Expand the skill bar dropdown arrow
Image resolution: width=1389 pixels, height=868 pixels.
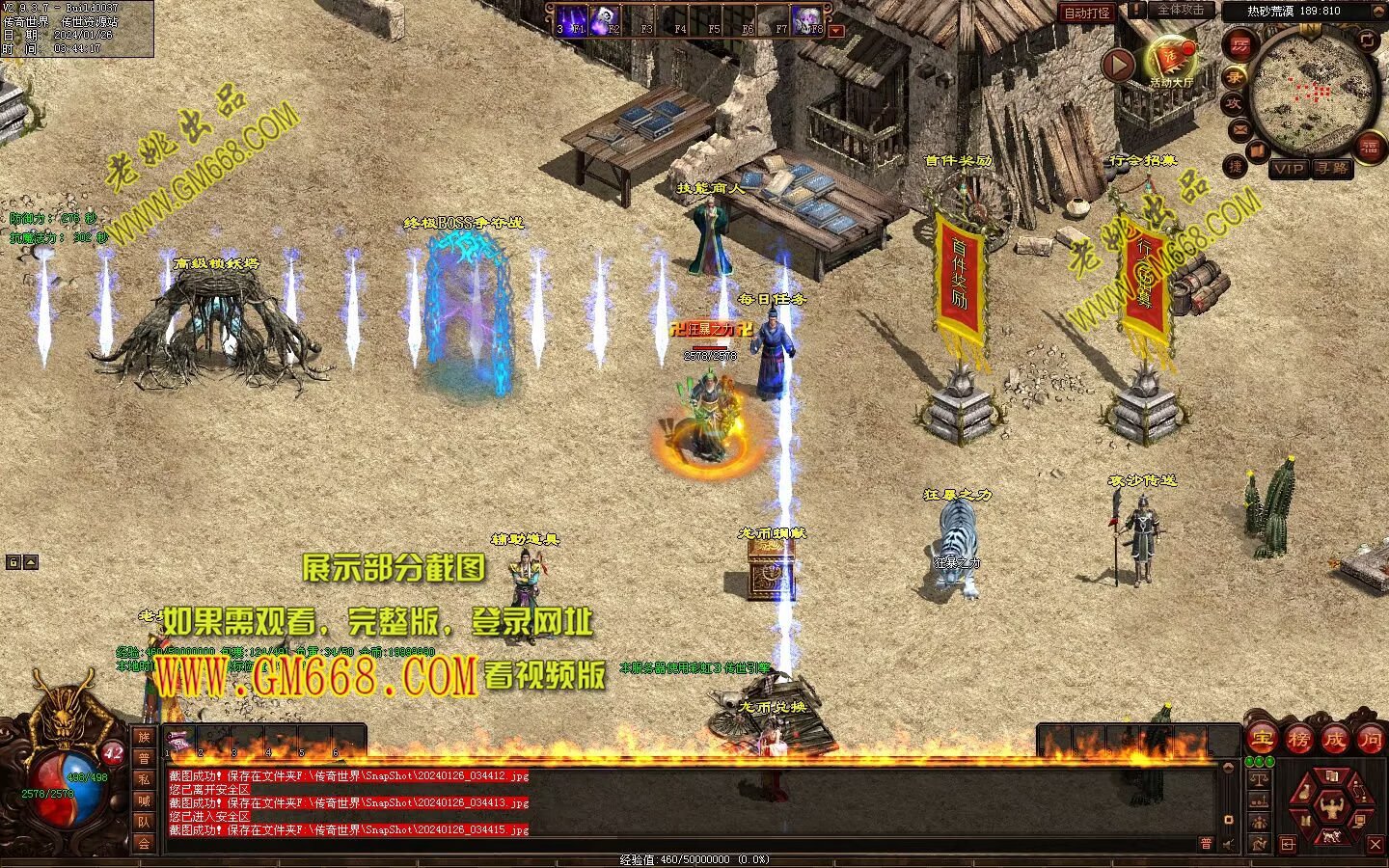(x=836, y=31)
